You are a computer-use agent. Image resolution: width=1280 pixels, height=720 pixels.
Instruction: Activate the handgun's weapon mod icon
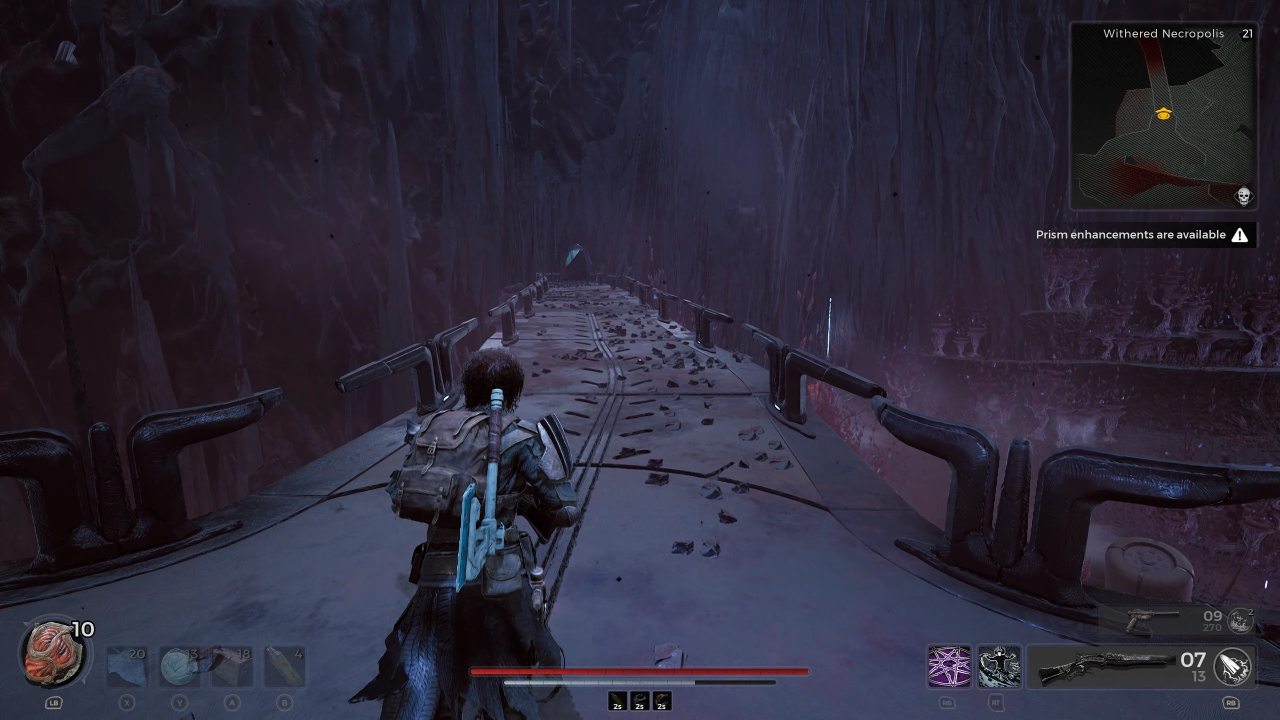[1240, 622]
